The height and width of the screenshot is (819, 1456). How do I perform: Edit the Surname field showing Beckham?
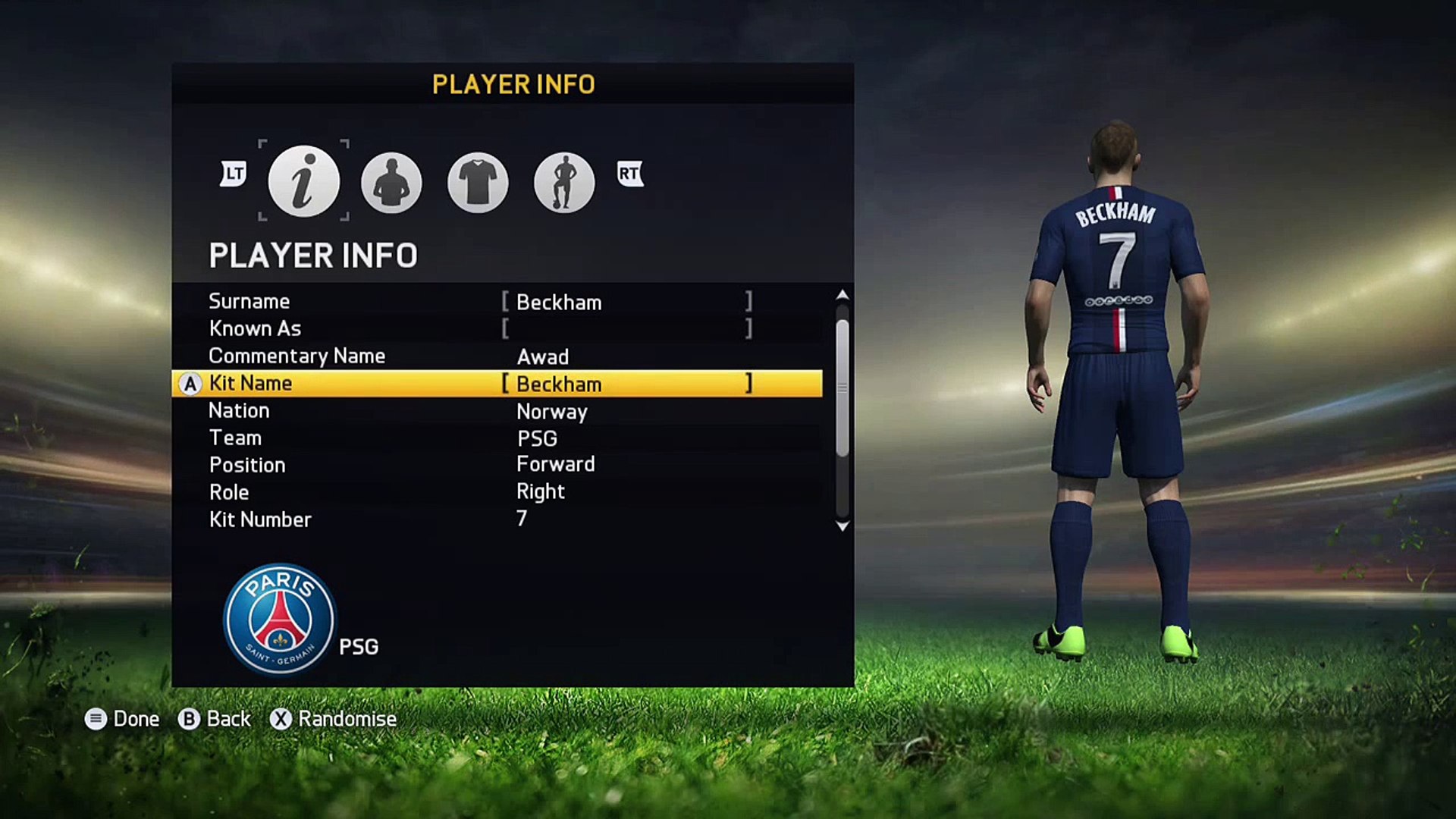point(626,302)
